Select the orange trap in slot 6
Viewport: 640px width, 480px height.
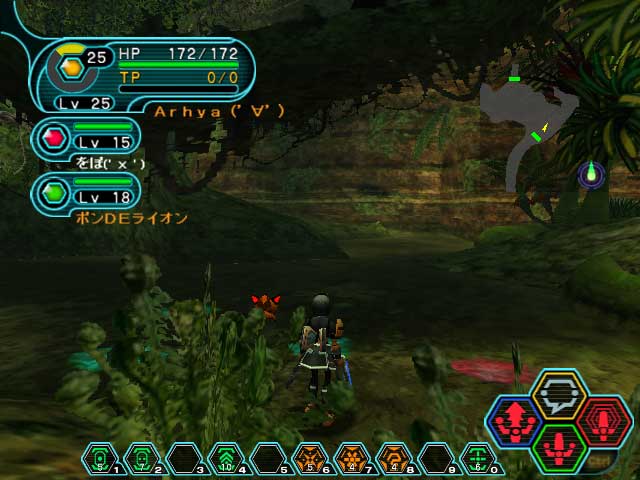(308, 459)
